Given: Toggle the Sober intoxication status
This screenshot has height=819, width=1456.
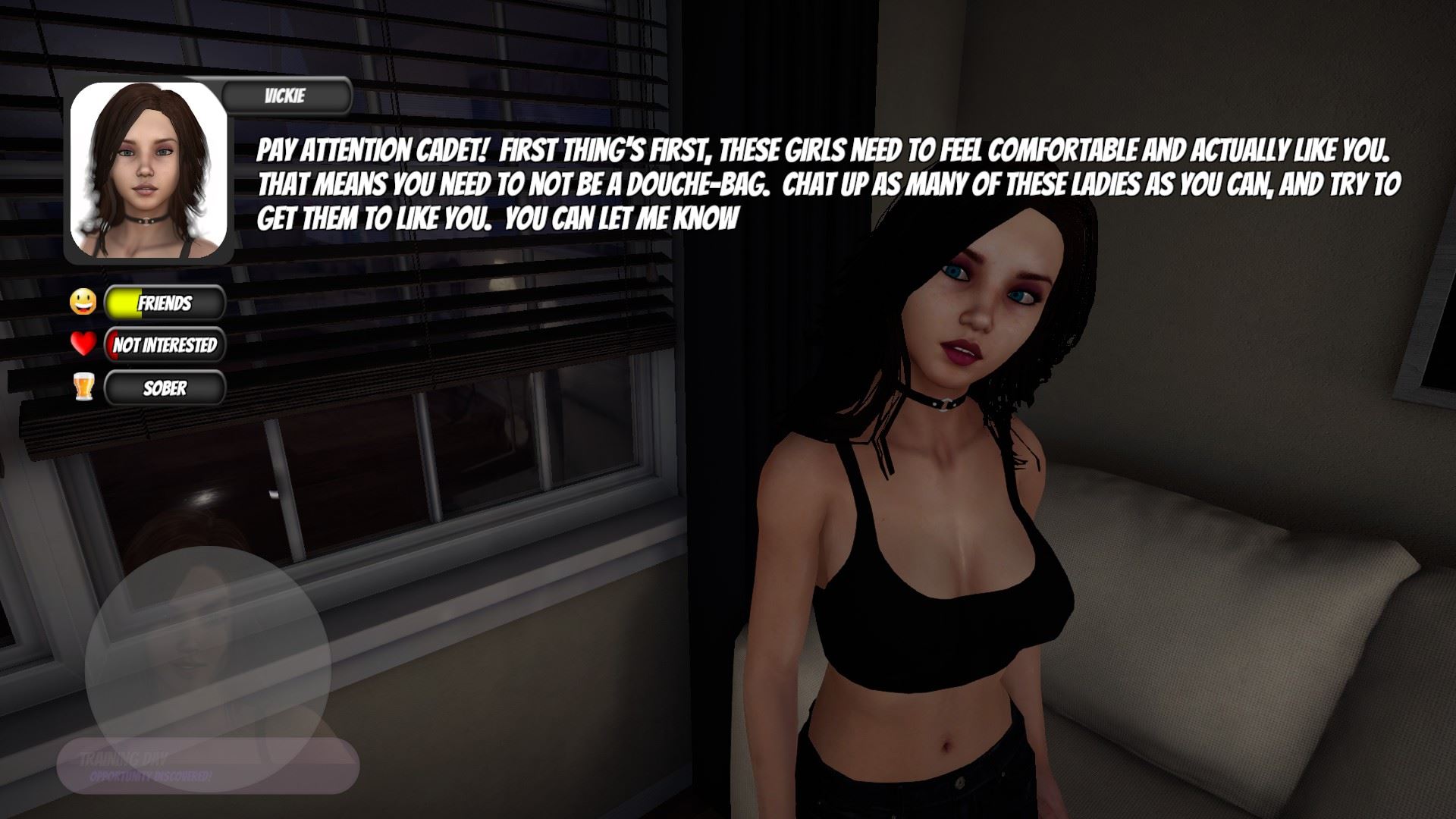Looking at the screenshot, I should click(165, 388).
